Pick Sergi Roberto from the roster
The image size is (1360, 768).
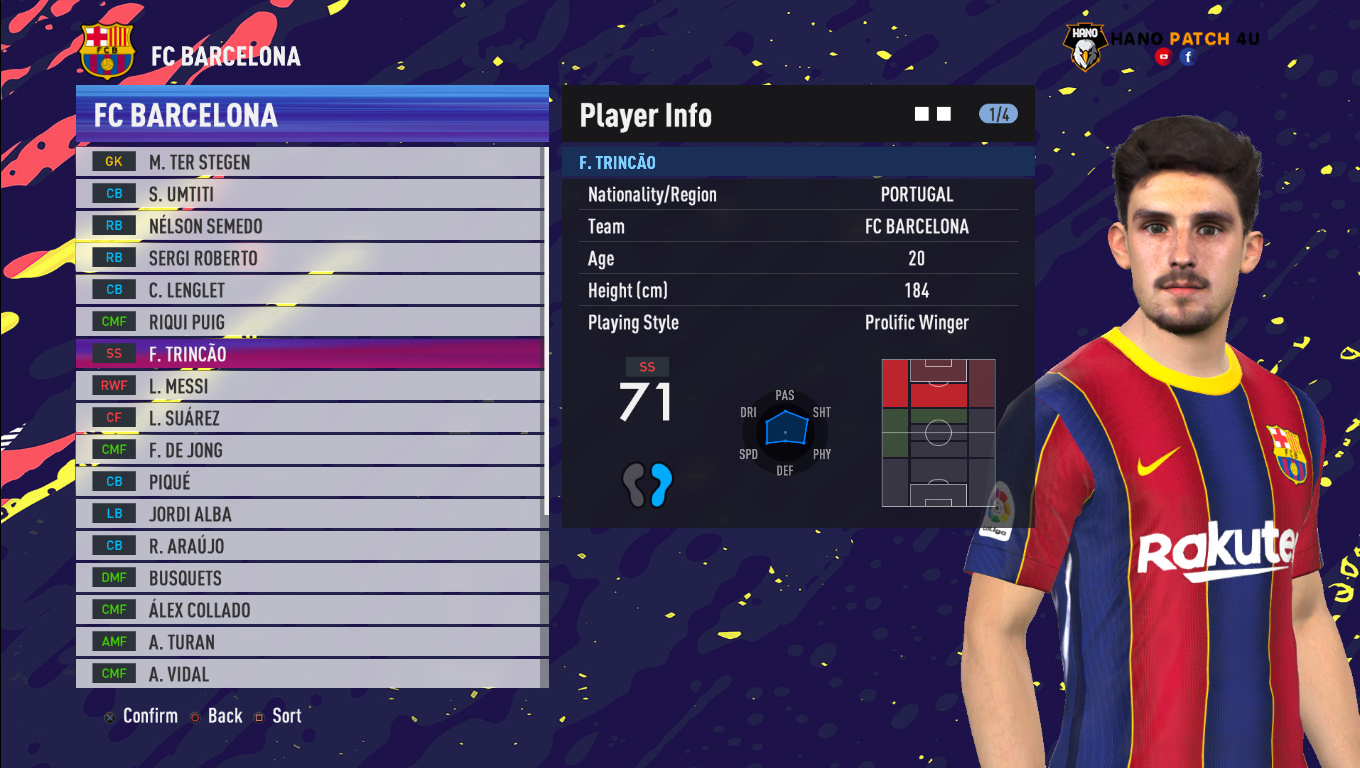click(310, 258)
